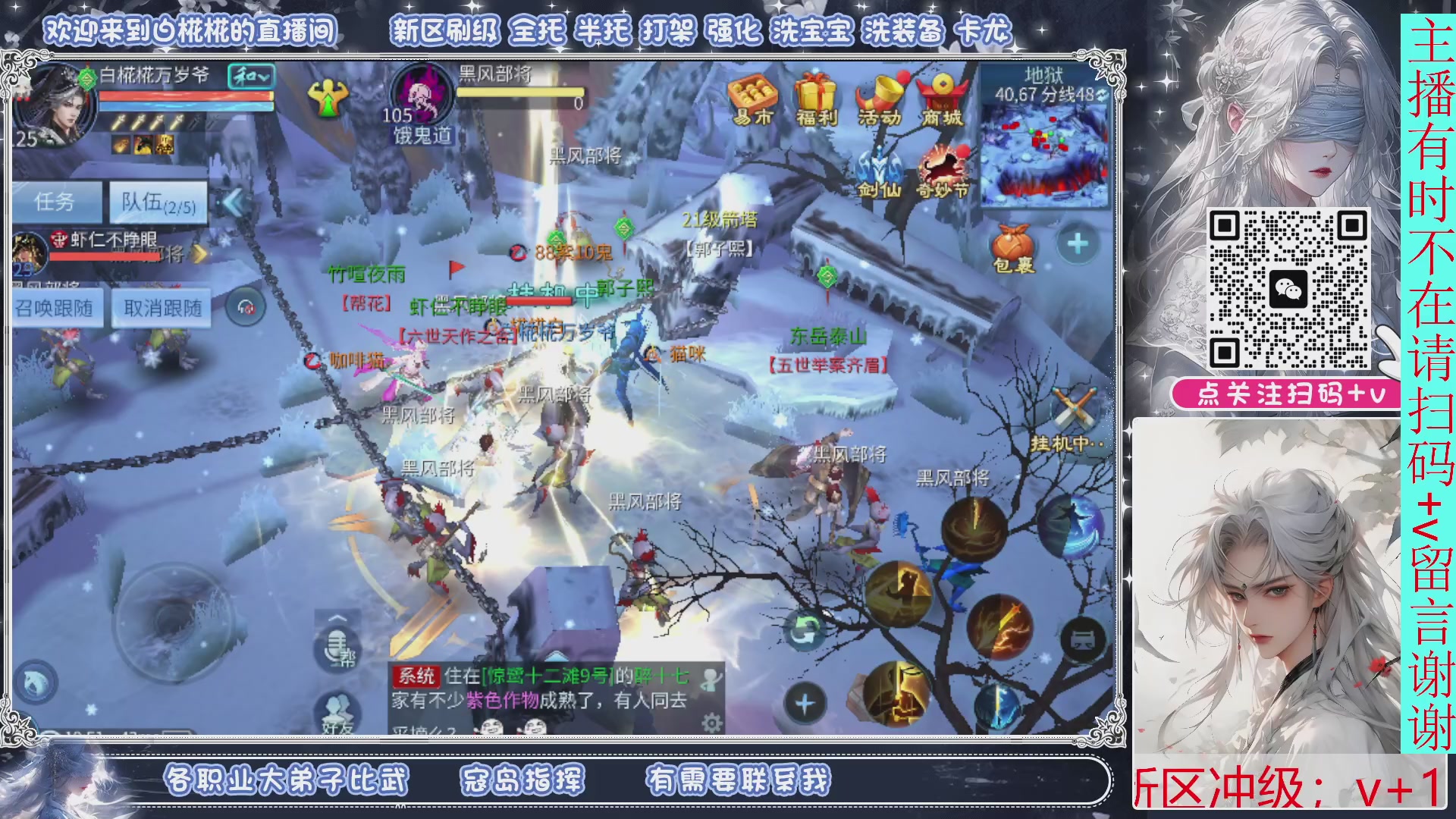Open the 奇妙节 festival lion icon

(943, 163)
